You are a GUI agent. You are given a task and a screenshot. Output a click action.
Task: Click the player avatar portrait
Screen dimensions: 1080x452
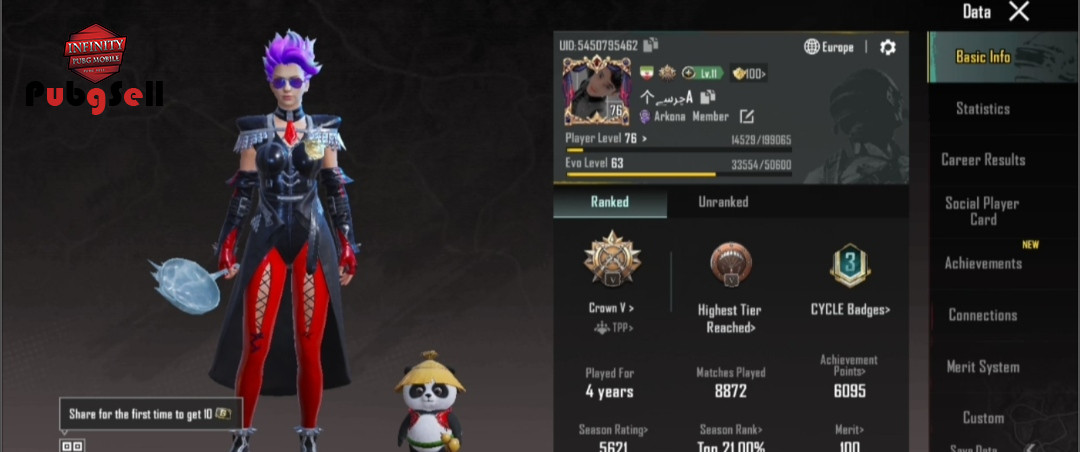click(x=595, y=92)
